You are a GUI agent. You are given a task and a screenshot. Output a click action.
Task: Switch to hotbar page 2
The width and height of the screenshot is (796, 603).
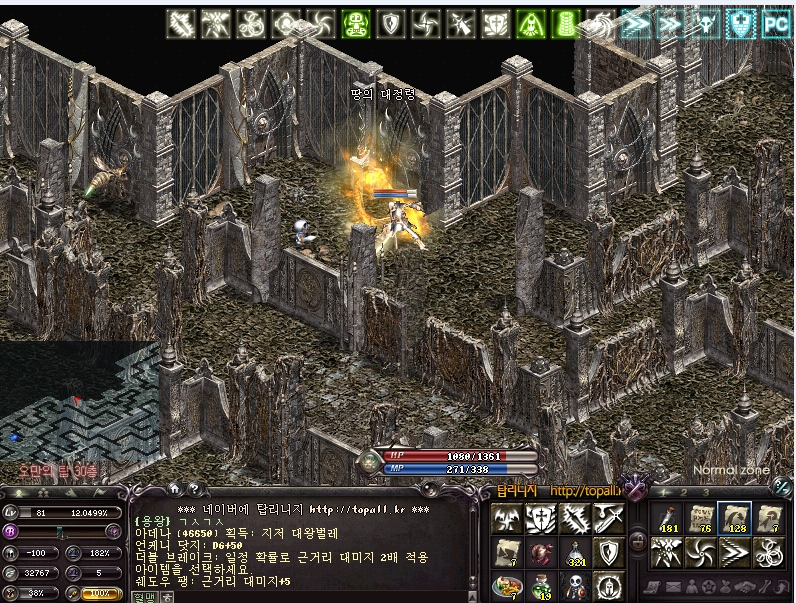[x=683, y=492]
